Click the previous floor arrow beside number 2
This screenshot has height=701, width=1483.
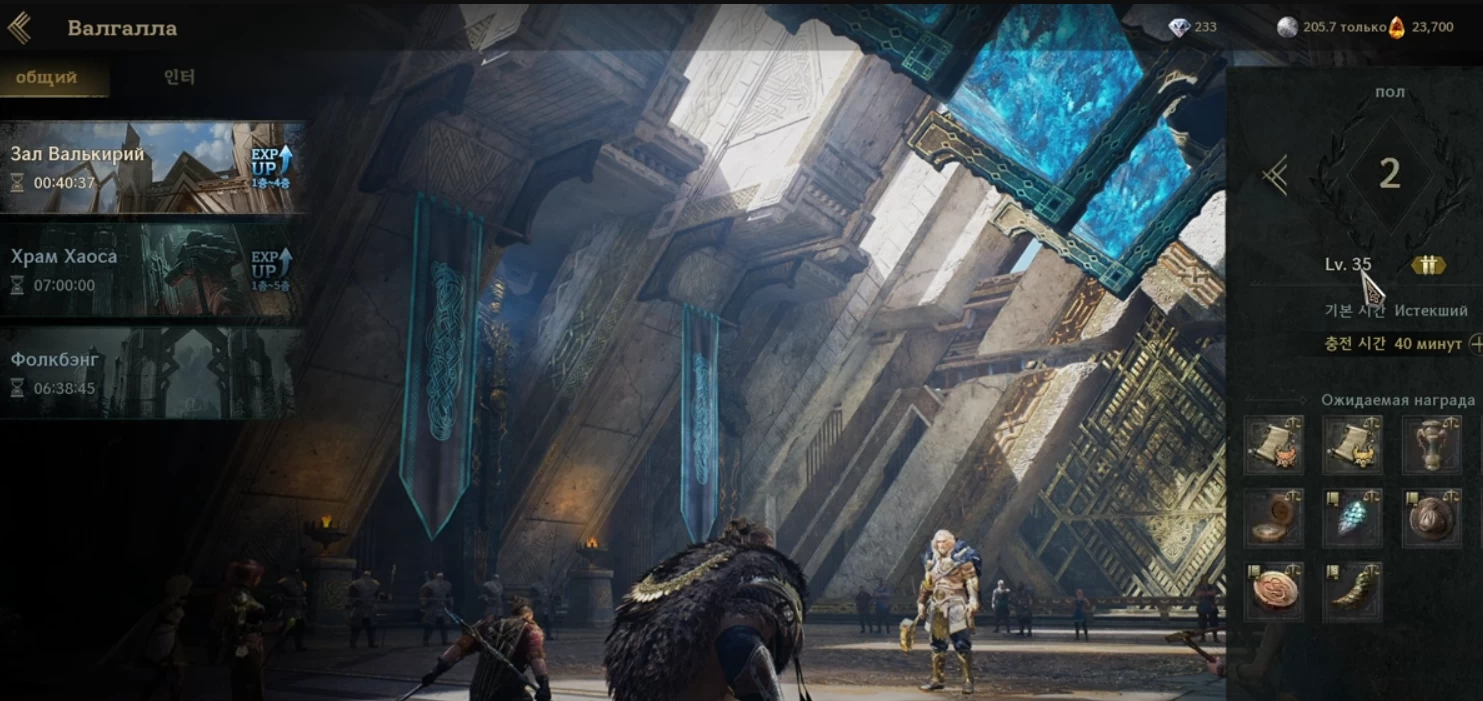click(x=1274, y=175)
